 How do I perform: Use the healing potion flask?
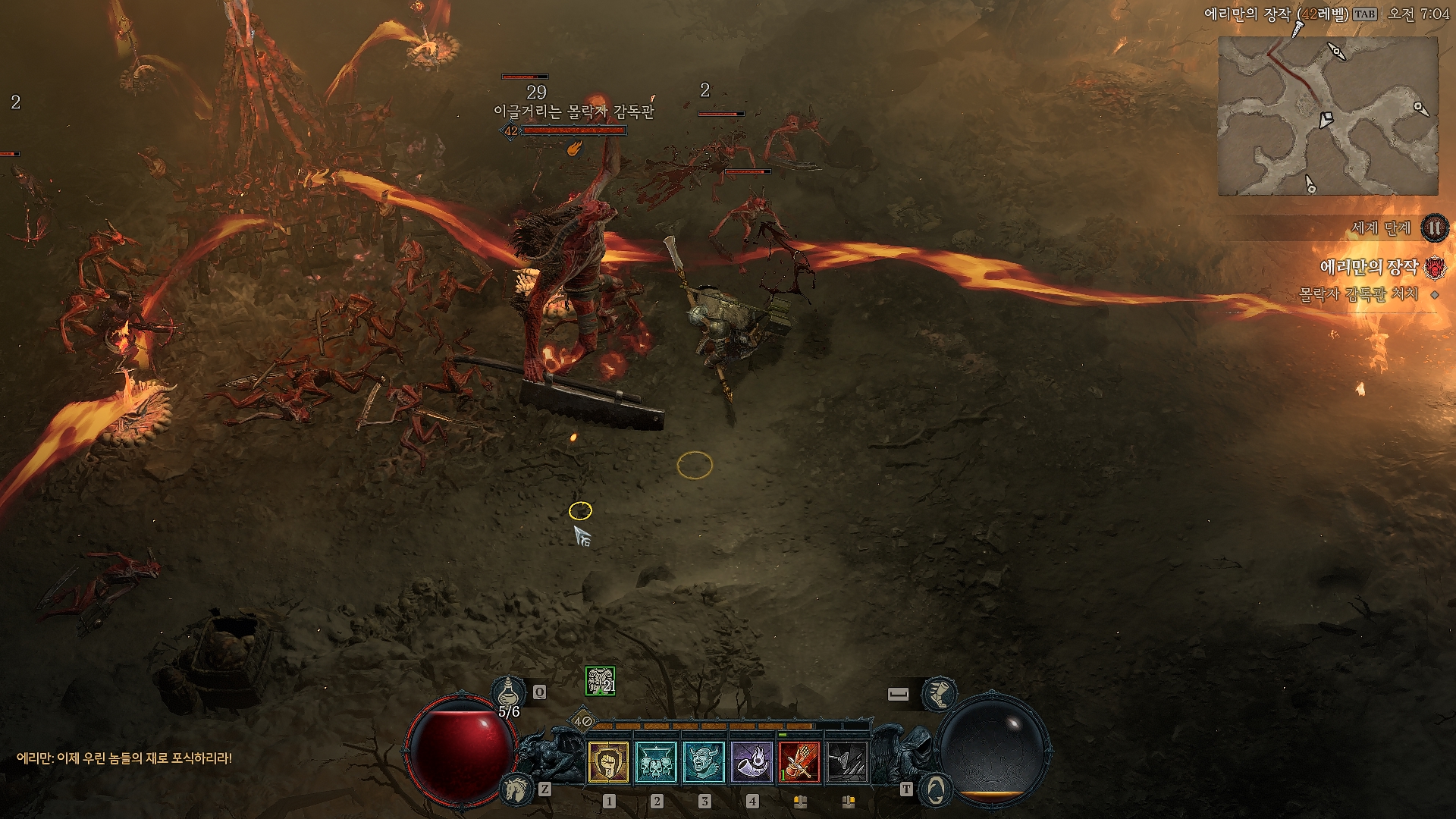pos(509,692)
